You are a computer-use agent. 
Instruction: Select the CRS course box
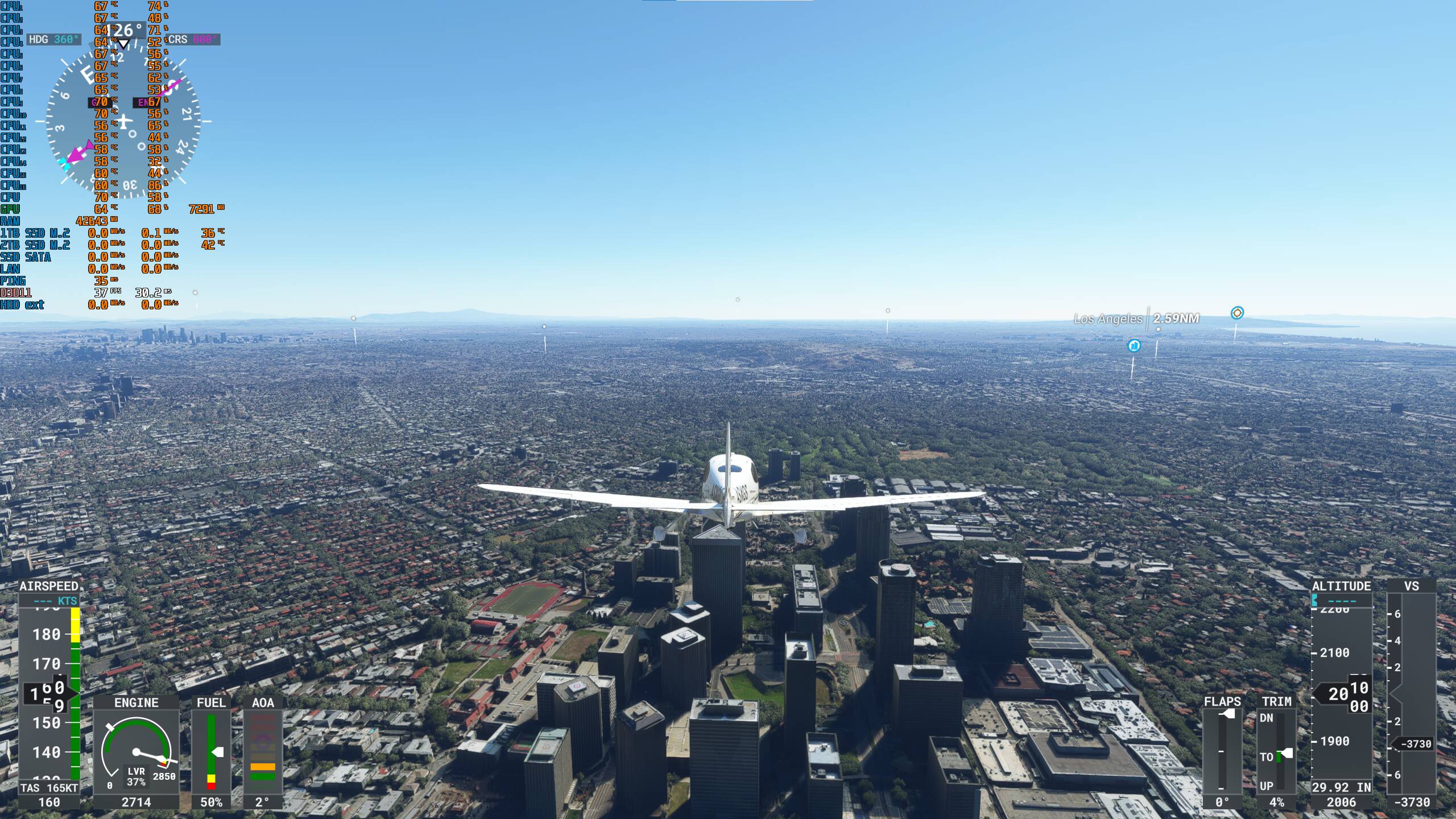[193, 39]
